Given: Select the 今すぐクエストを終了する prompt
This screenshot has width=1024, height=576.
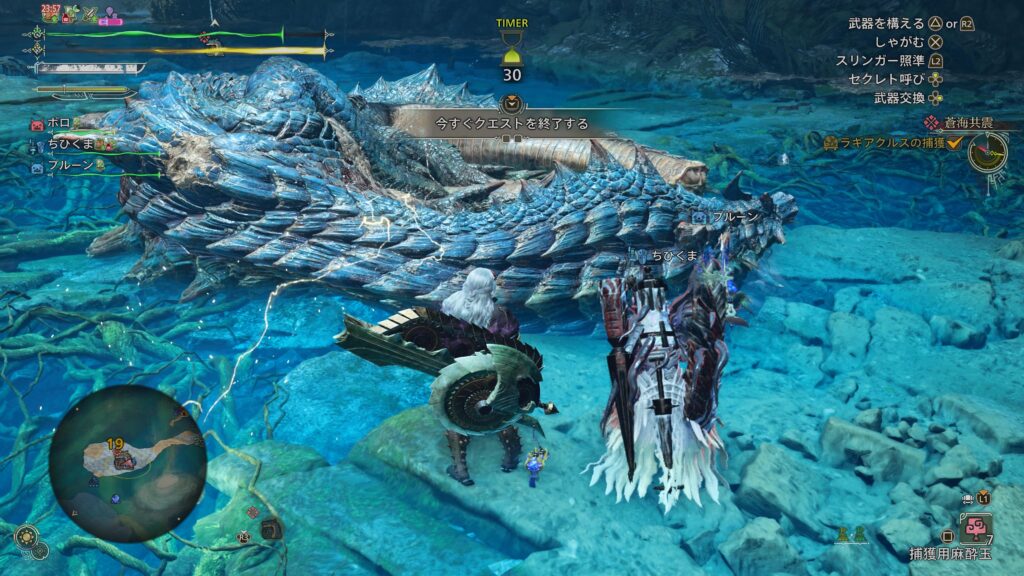Looking at the screenshot, I should coord(511,124).
